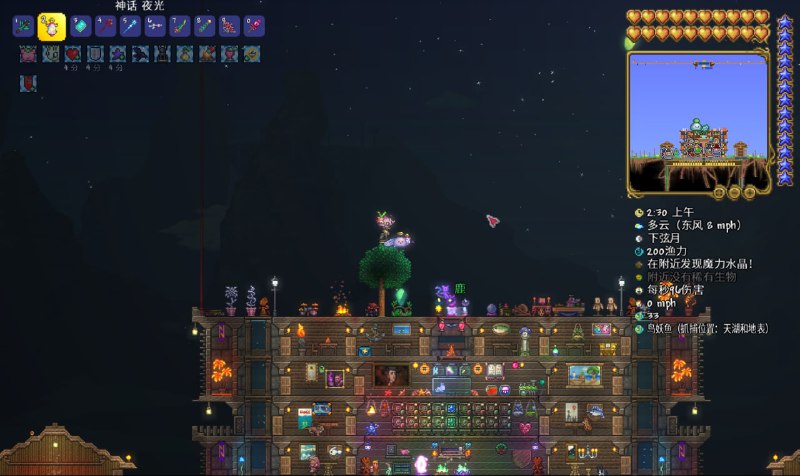
Task: Click the grey shield buff icon
Action: [95, 54]
